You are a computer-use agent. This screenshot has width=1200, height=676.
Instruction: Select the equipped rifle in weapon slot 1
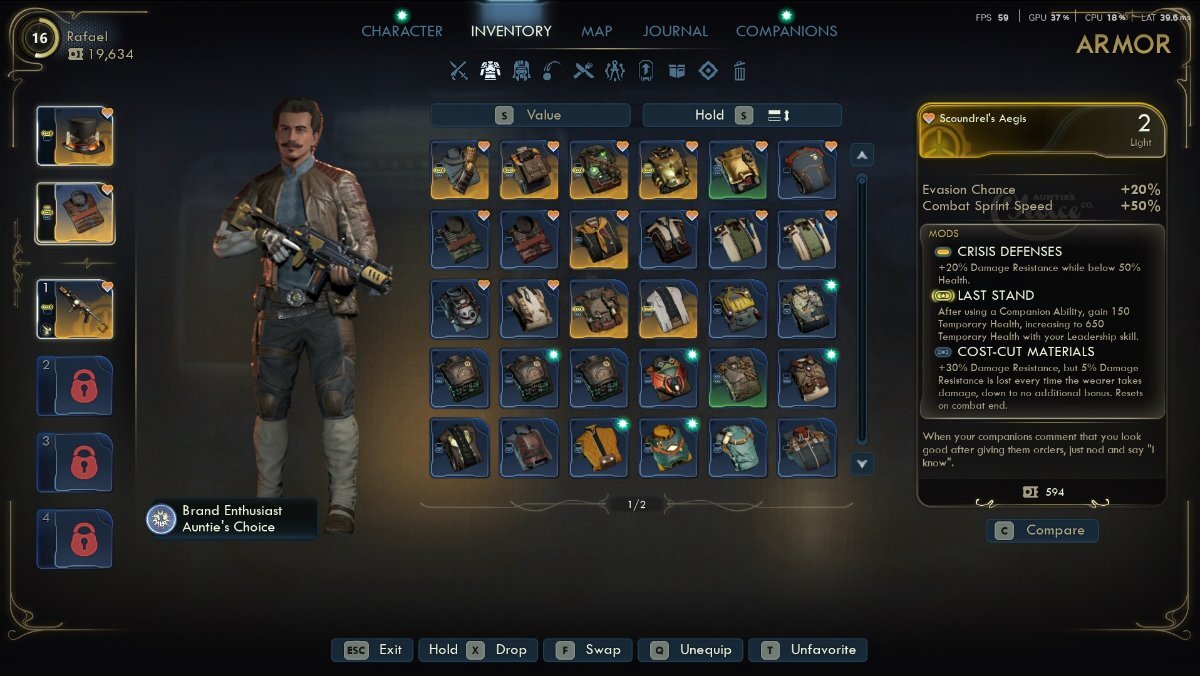75,309
